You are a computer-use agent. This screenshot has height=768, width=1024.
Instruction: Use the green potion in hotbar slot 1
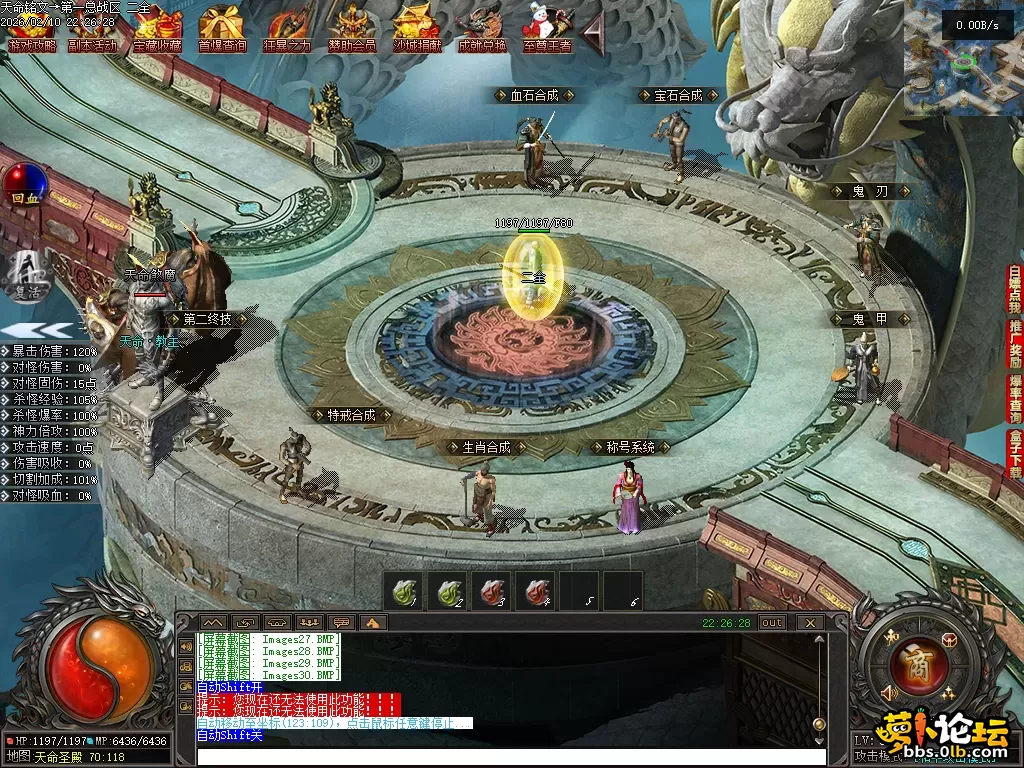coord(404,591)
